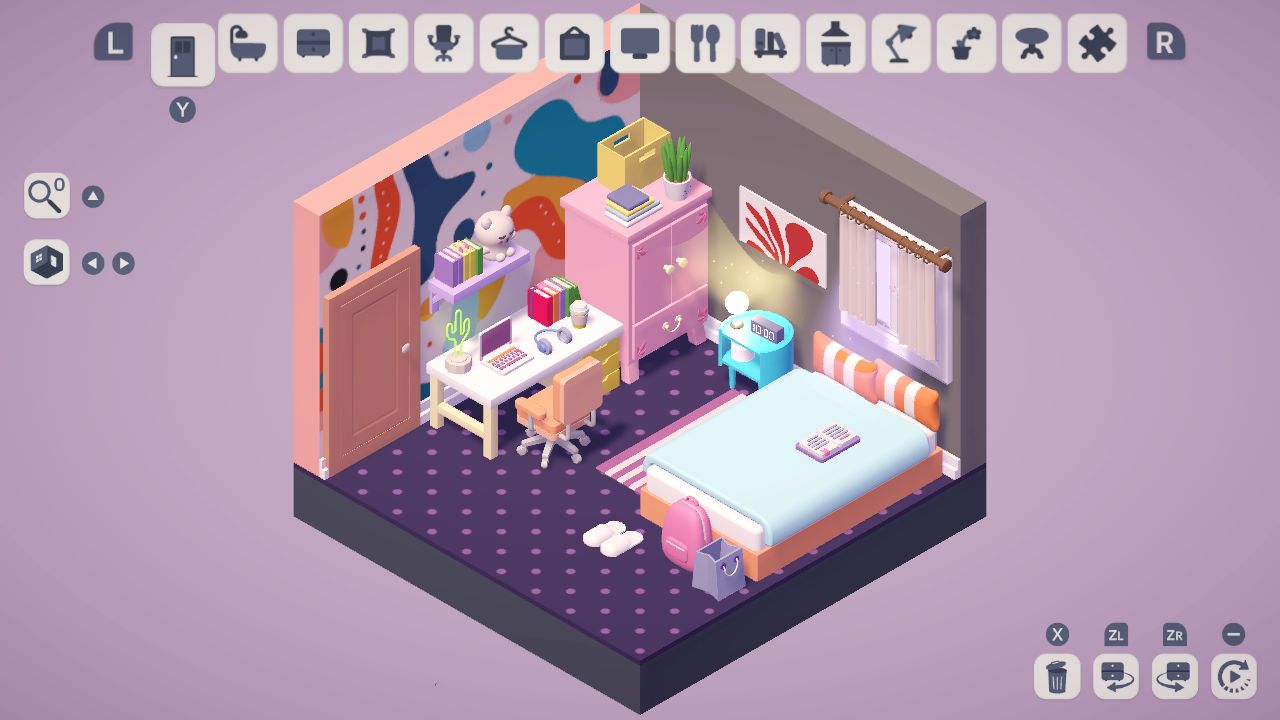Increase zoom with the up arrow

[93, 196]
